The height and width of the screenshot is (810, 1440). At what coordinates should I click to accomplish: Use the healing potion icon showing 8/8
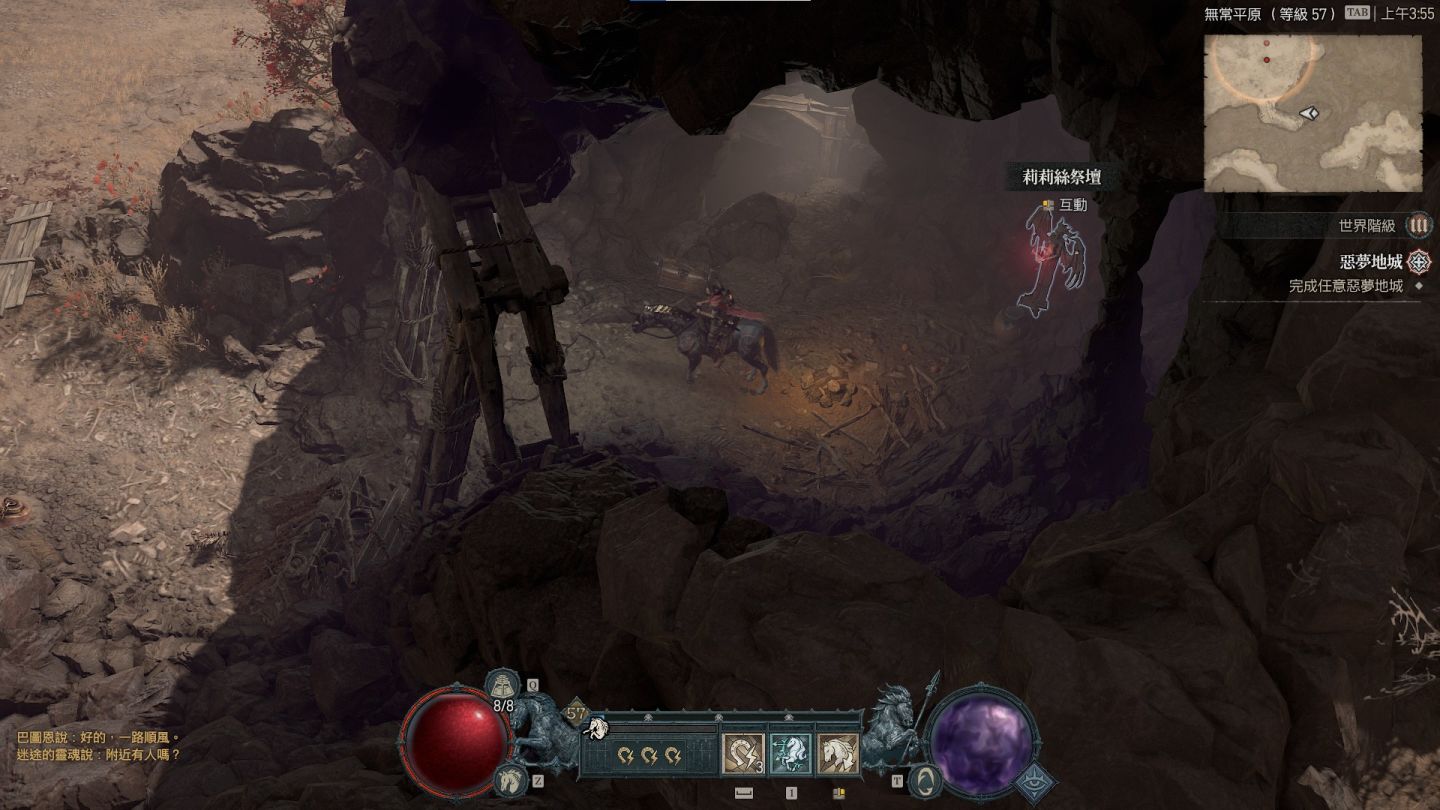[502, 688]
